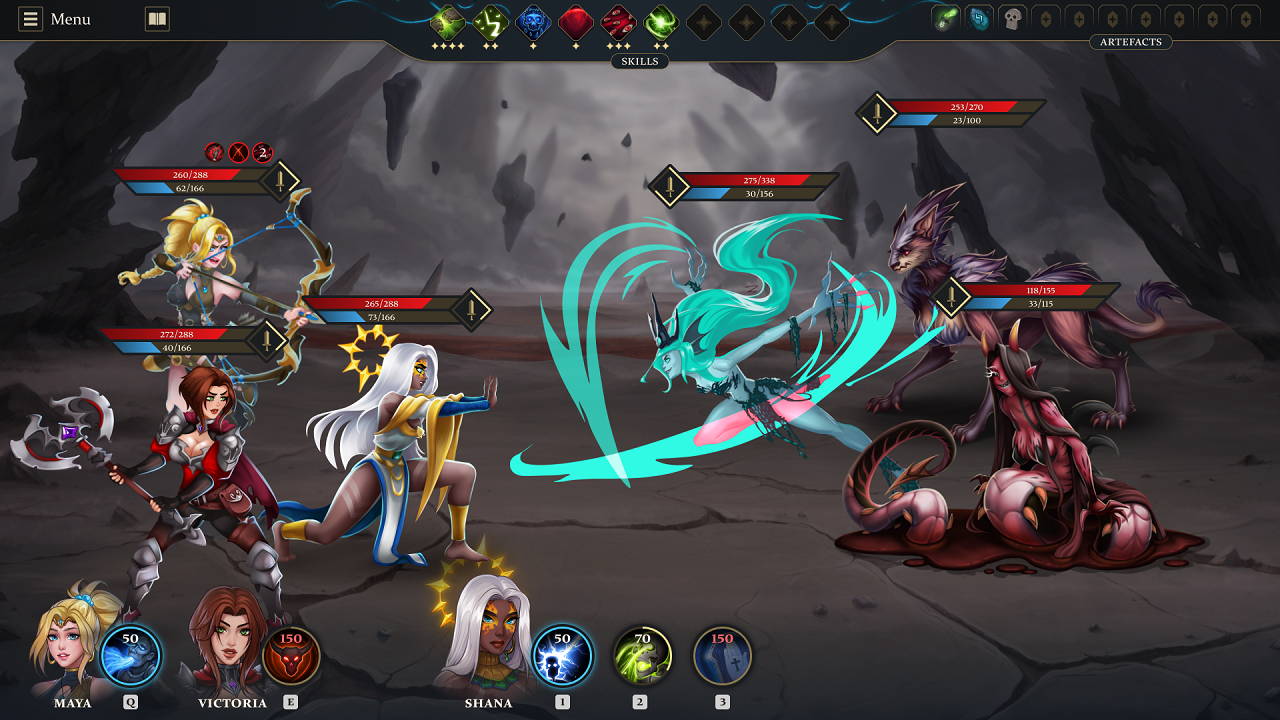Cast Shana's tombstone 150-cost ability
Viewport: 1280px width, 720px height.
(722, 656)
